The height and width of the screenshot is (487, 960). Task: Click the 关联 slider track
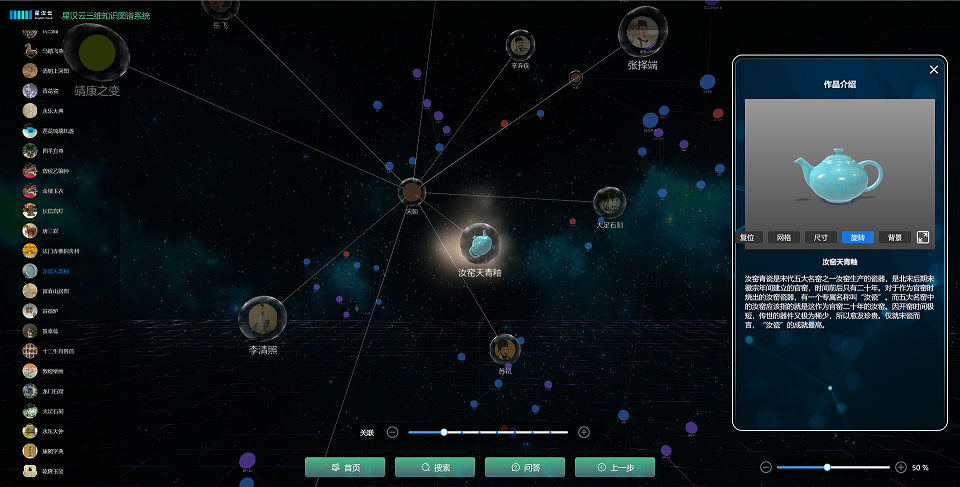488,432
